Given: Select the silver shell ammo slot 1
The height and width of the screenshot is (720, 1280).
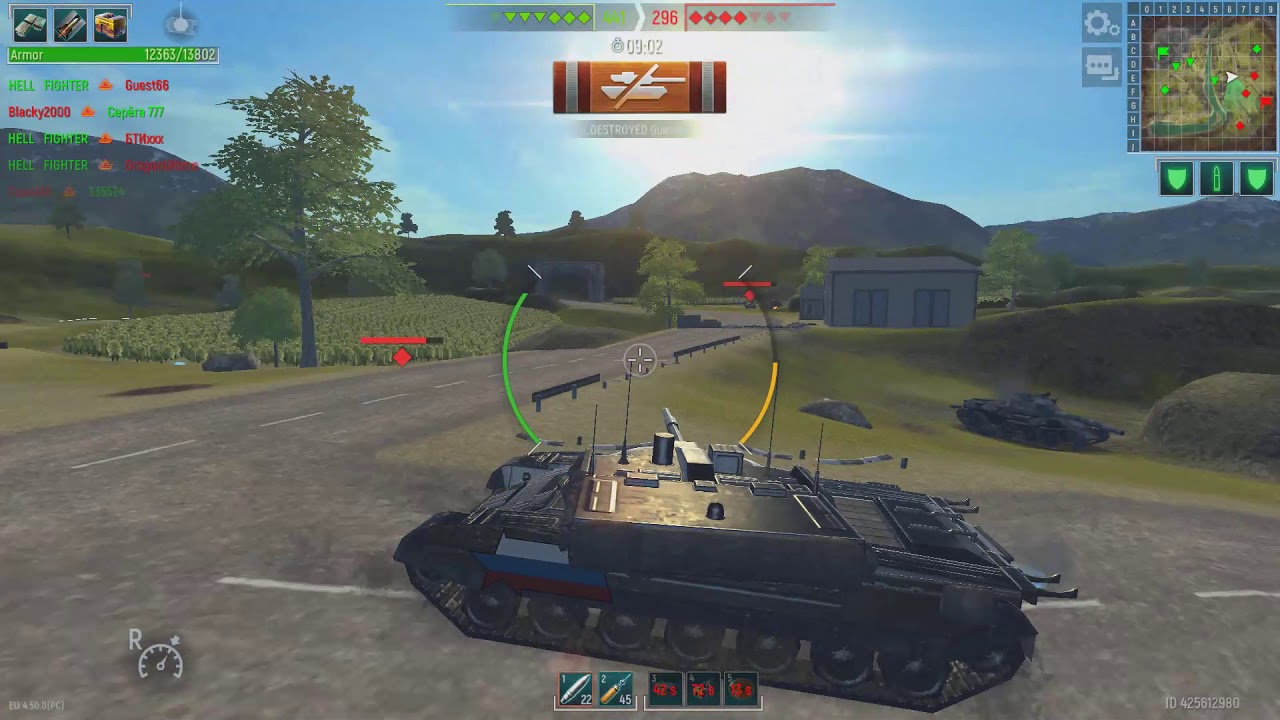Looking at the screenshot, I should [x=574, y=689].
